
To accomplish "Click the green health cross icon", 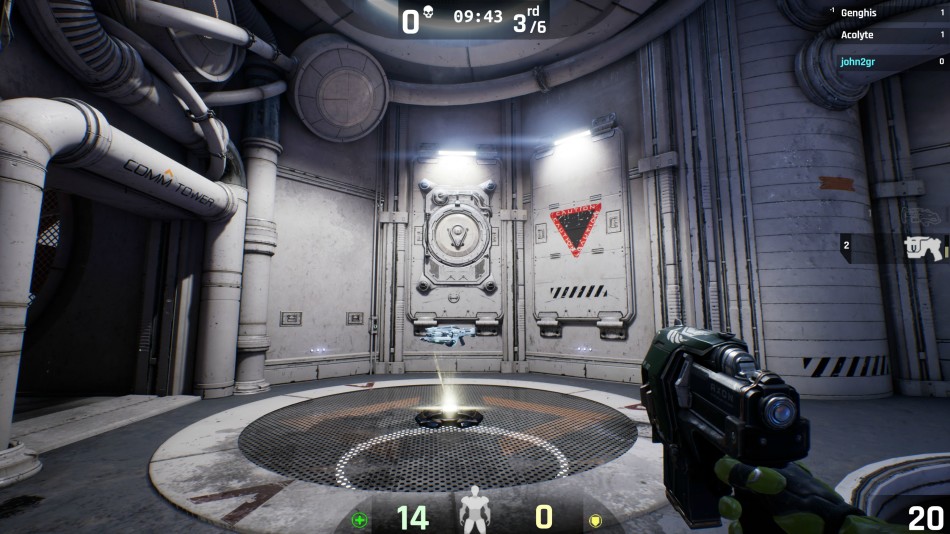I will tap(360, 519).
